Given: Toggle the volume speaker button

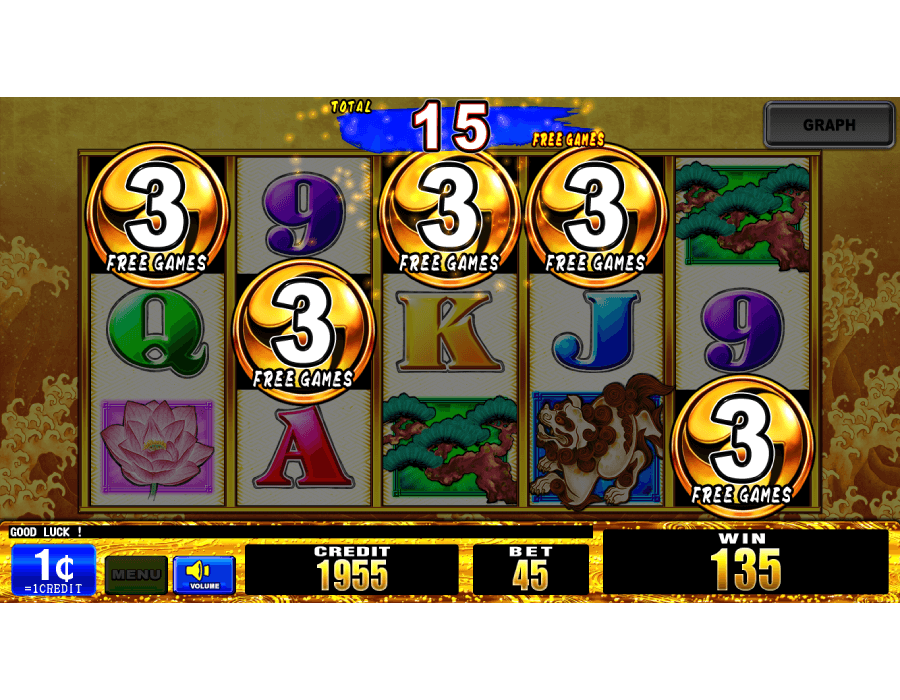Looking at the screenshot, I should (204, 574).
